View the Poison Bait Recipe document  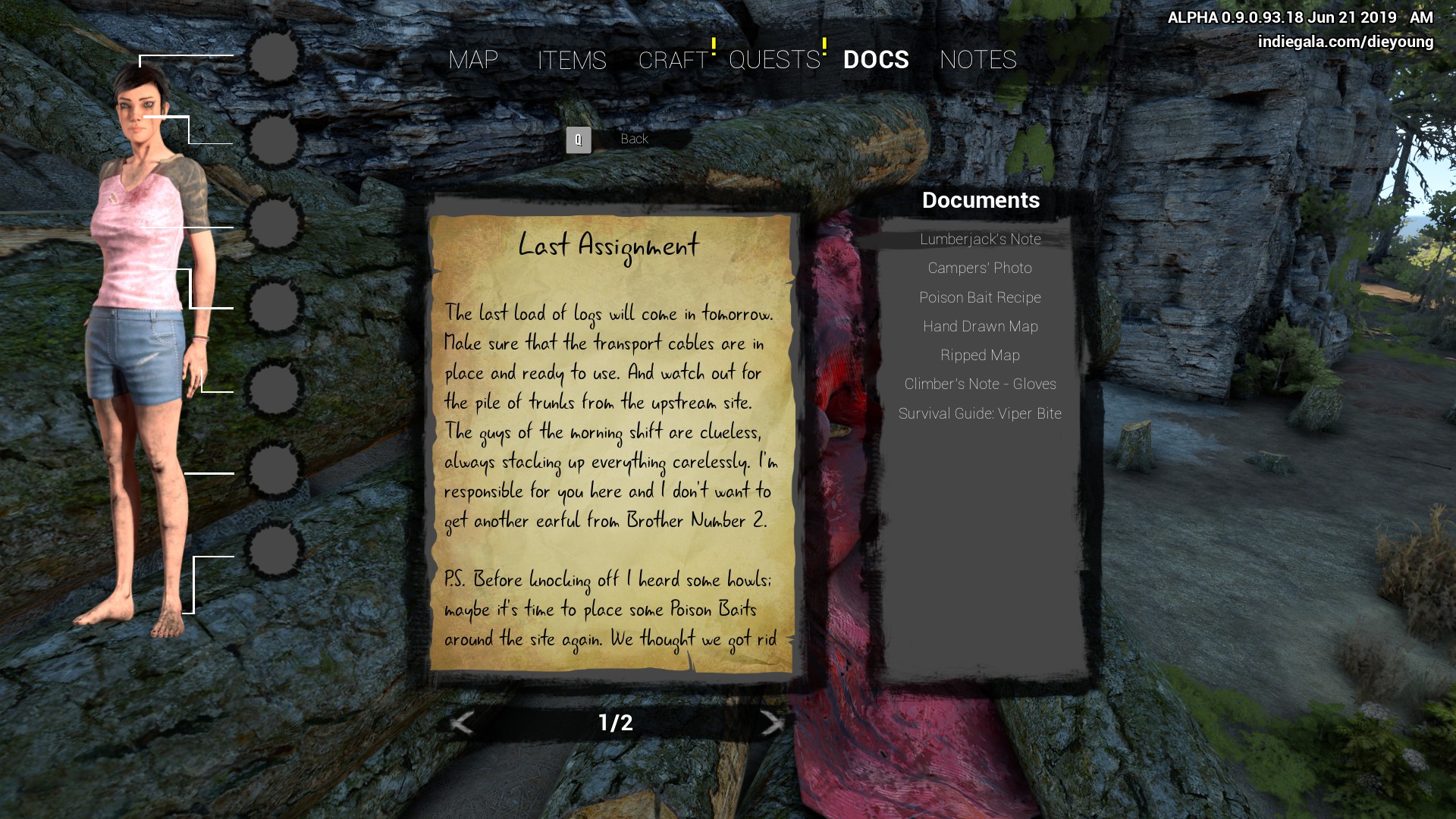[x=980, y=298]
